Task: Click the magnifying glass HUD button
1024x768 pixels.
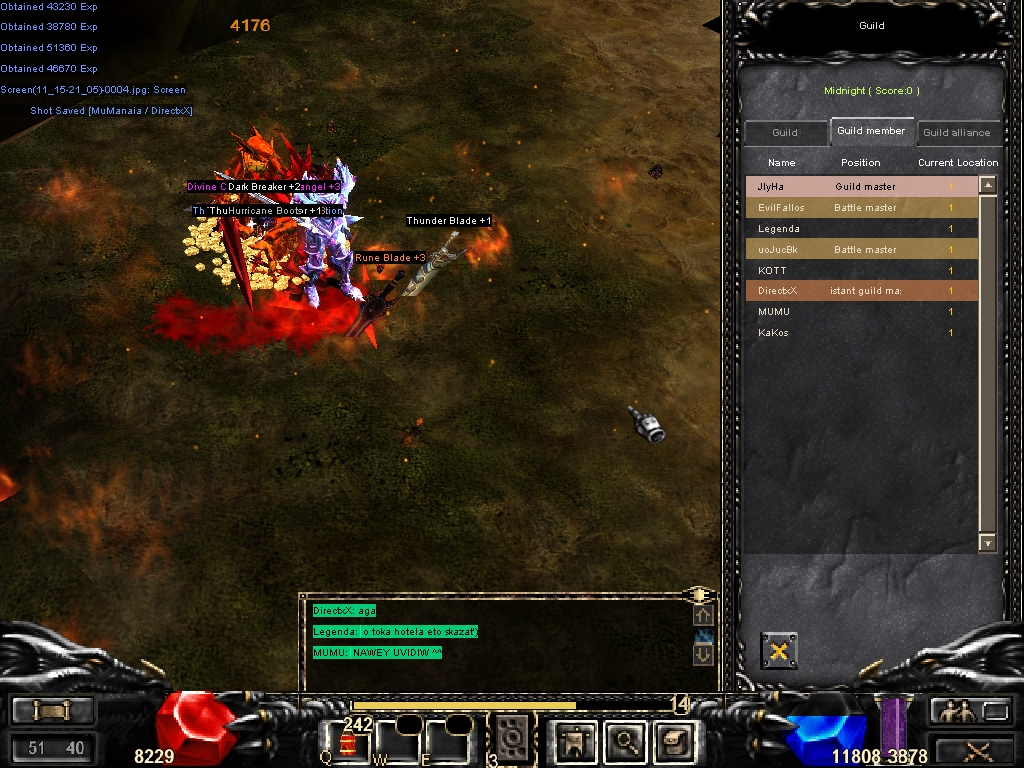Action: [626, 740]
